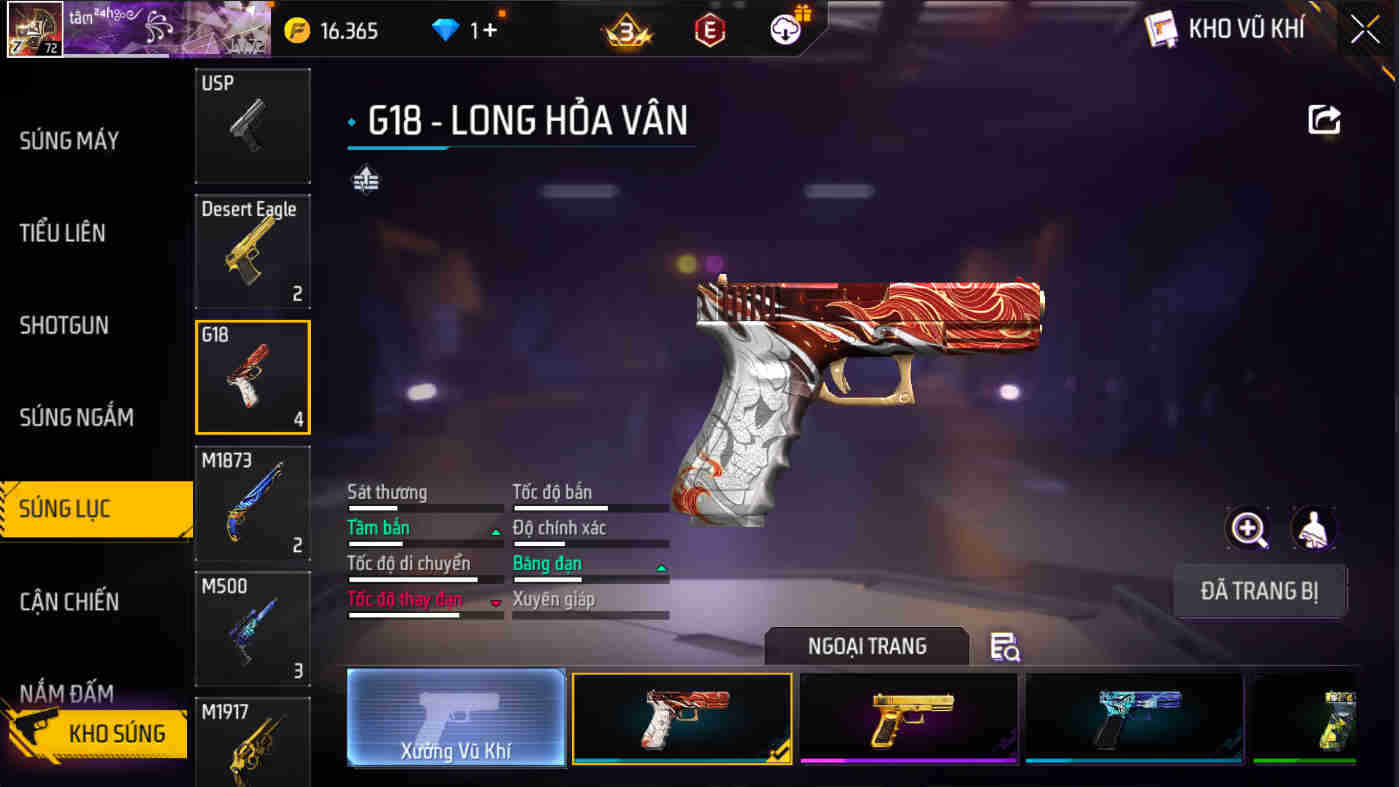Open the rank 3 crown badge
The width and height of the screenshot is (1399, 787).
[625, 30]
